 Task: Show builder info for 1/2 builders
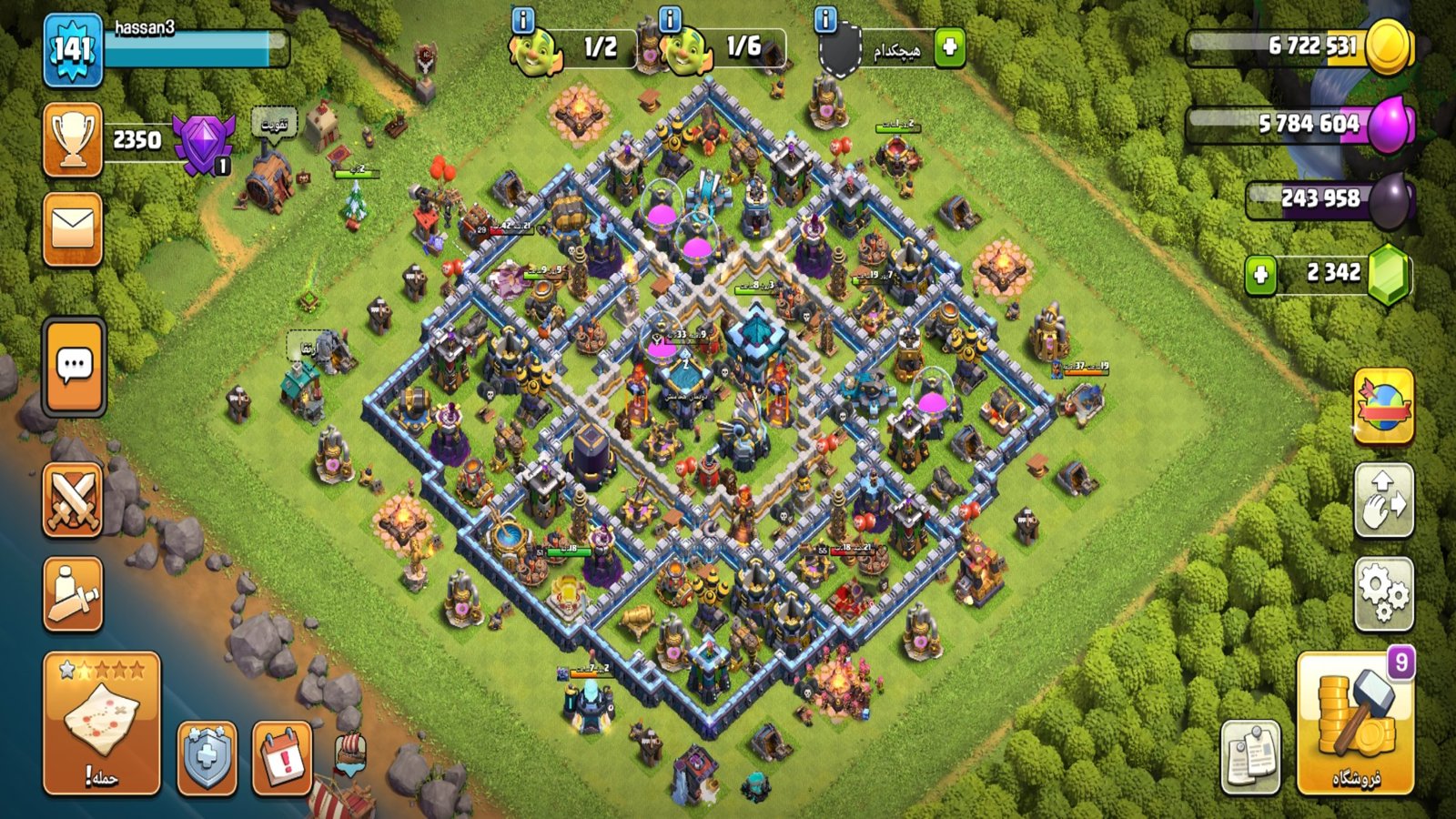(523, 19)
